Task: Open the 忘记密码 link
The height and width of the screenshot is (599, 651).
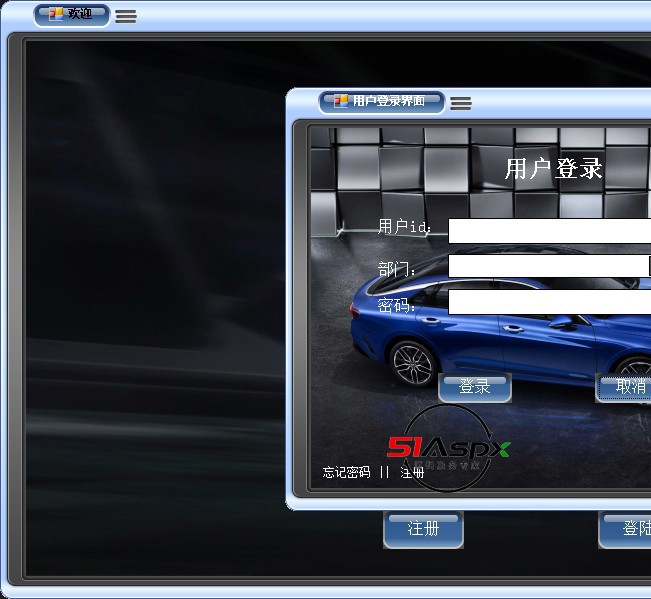Action: pos(346,472)
